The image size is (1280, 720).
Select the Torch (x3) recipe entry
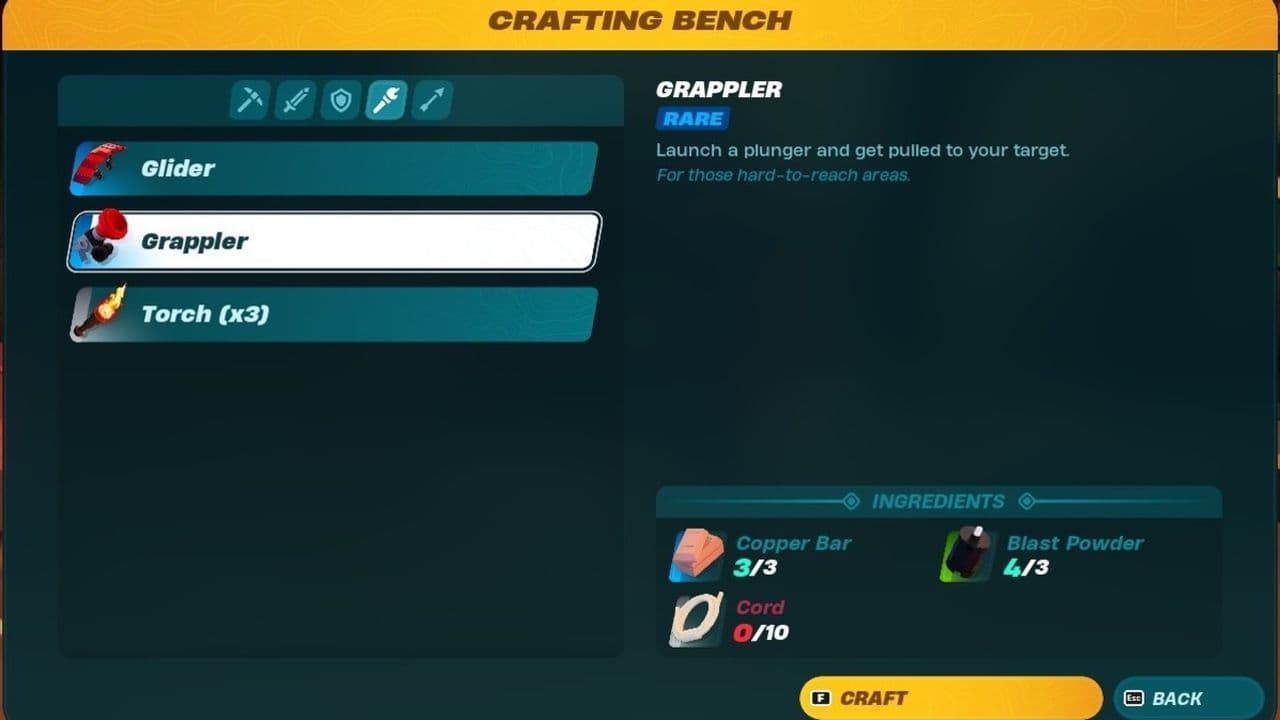330,314
